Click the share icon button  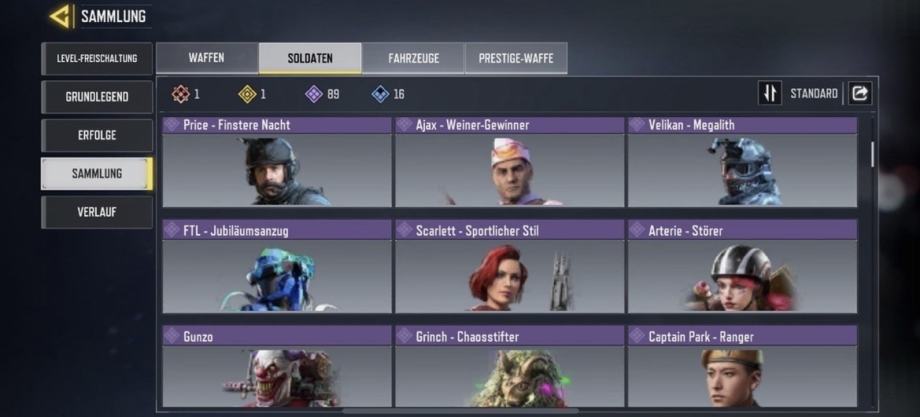[x=859, y=93]
